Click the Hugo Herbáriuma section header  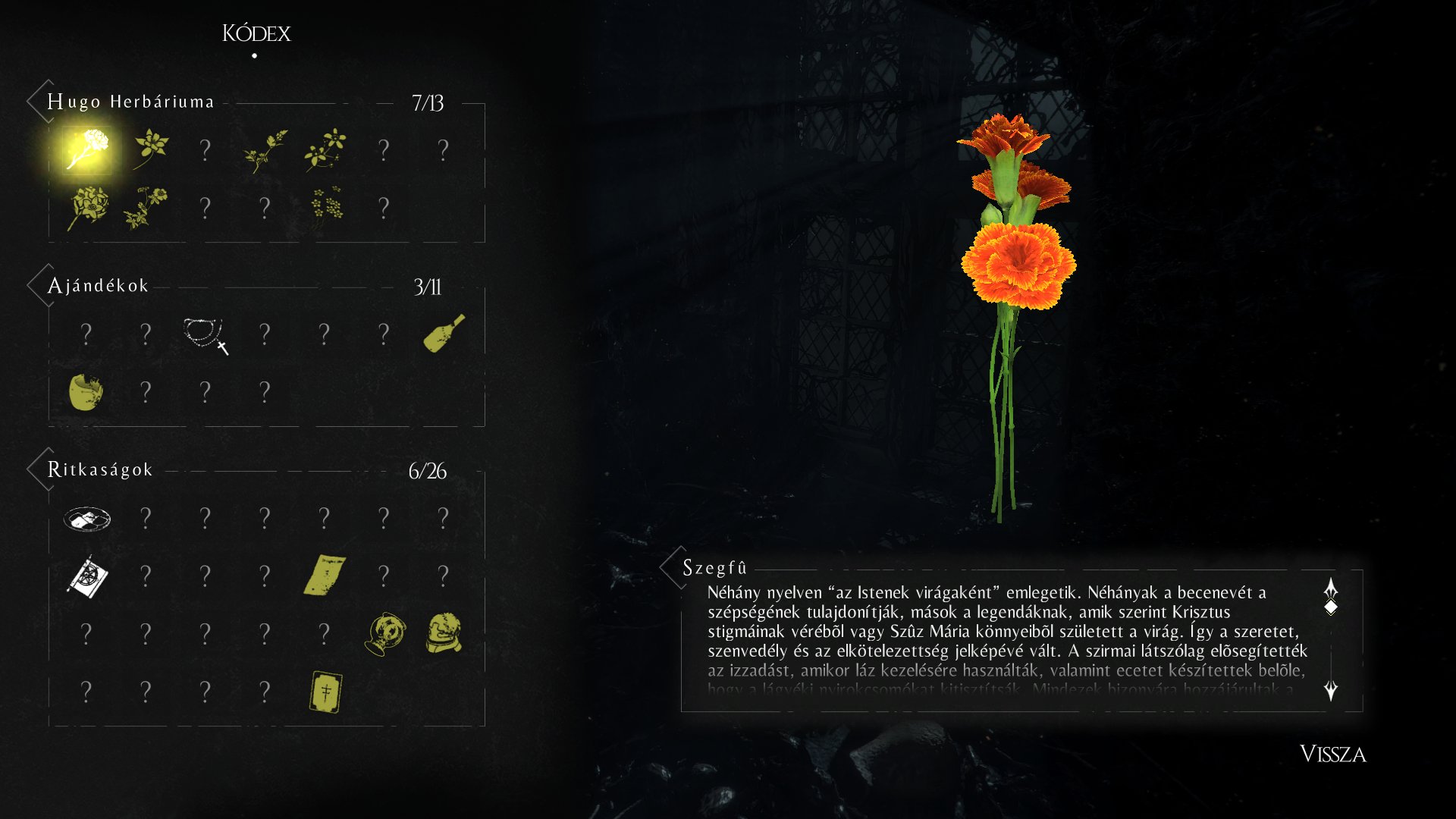click(x=130, y=102)
